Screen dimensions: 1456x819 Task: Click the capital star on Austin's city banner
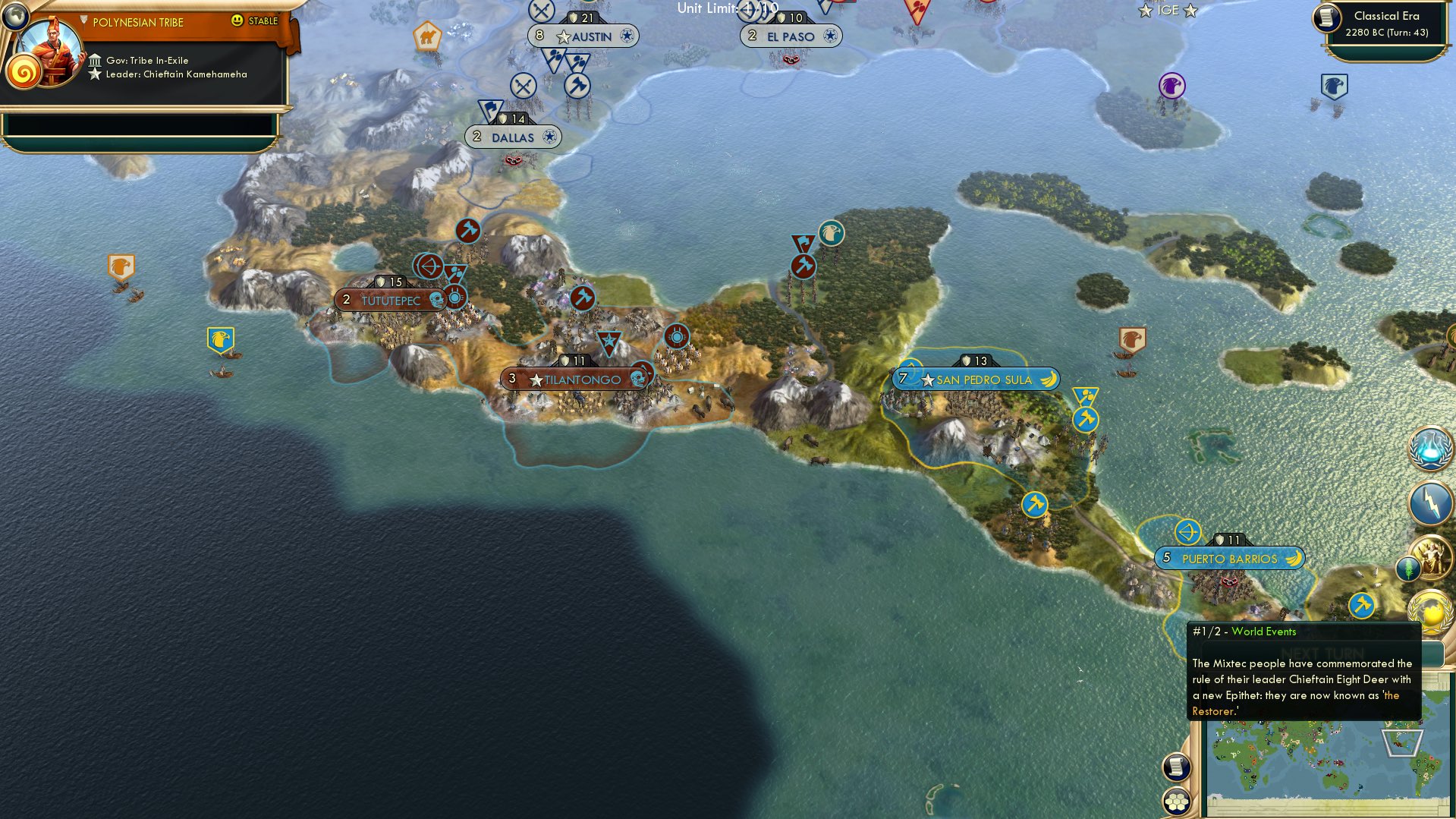point(562,36)
